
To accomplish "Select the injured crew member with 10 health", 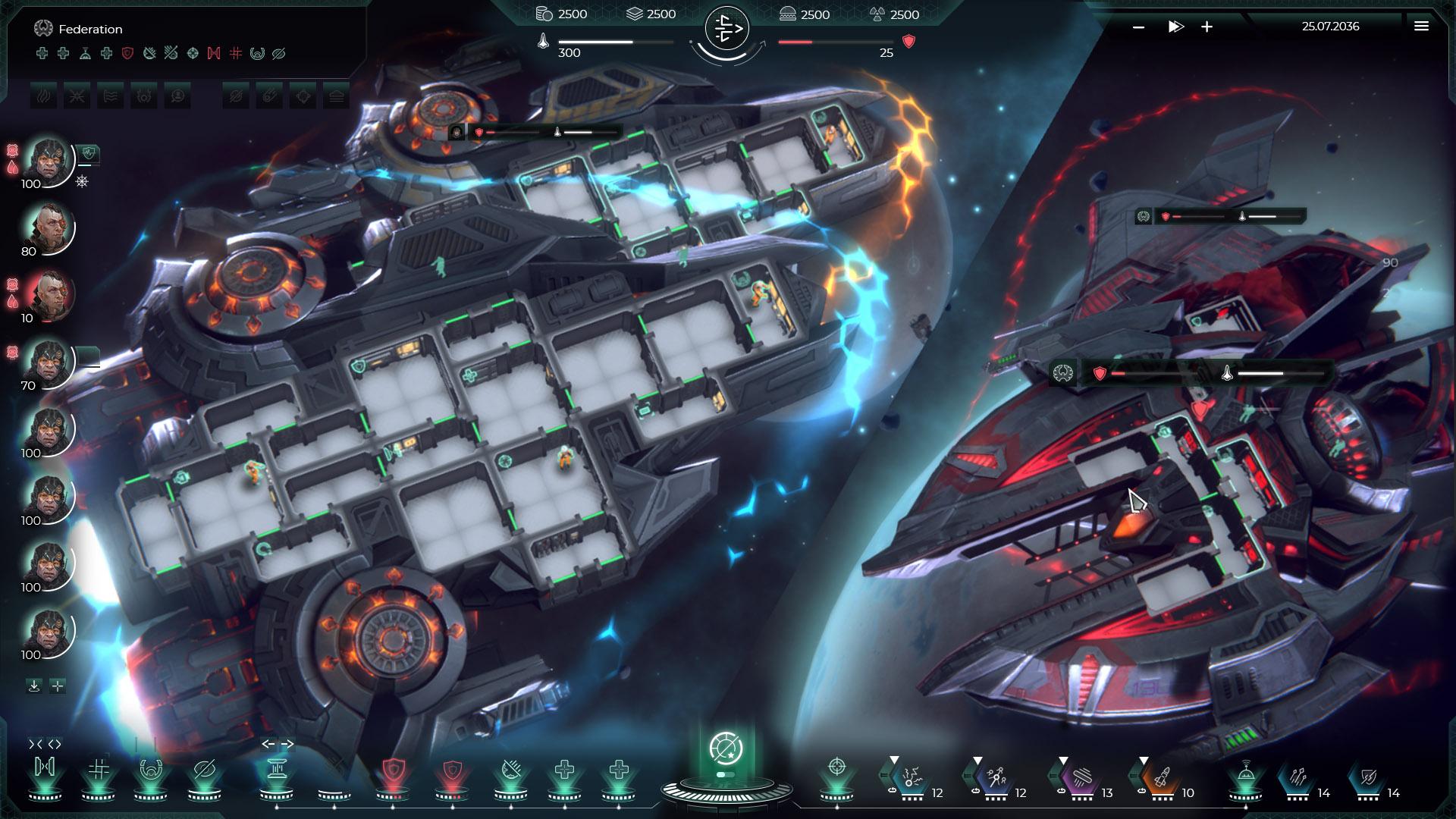I will (x=50, y=293).
